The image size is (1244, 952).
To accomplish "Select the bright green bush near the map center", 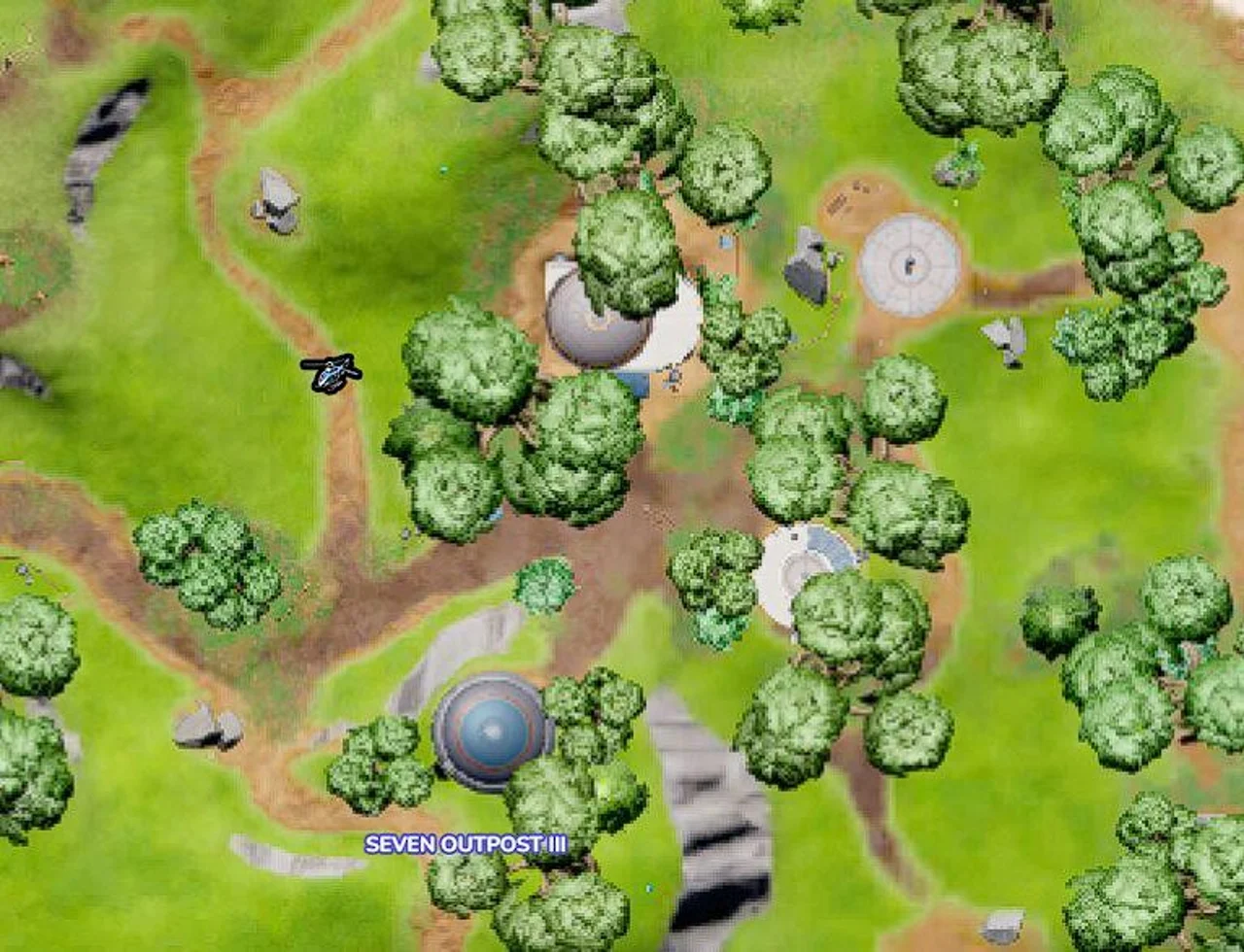I will [x=540, y=584].
